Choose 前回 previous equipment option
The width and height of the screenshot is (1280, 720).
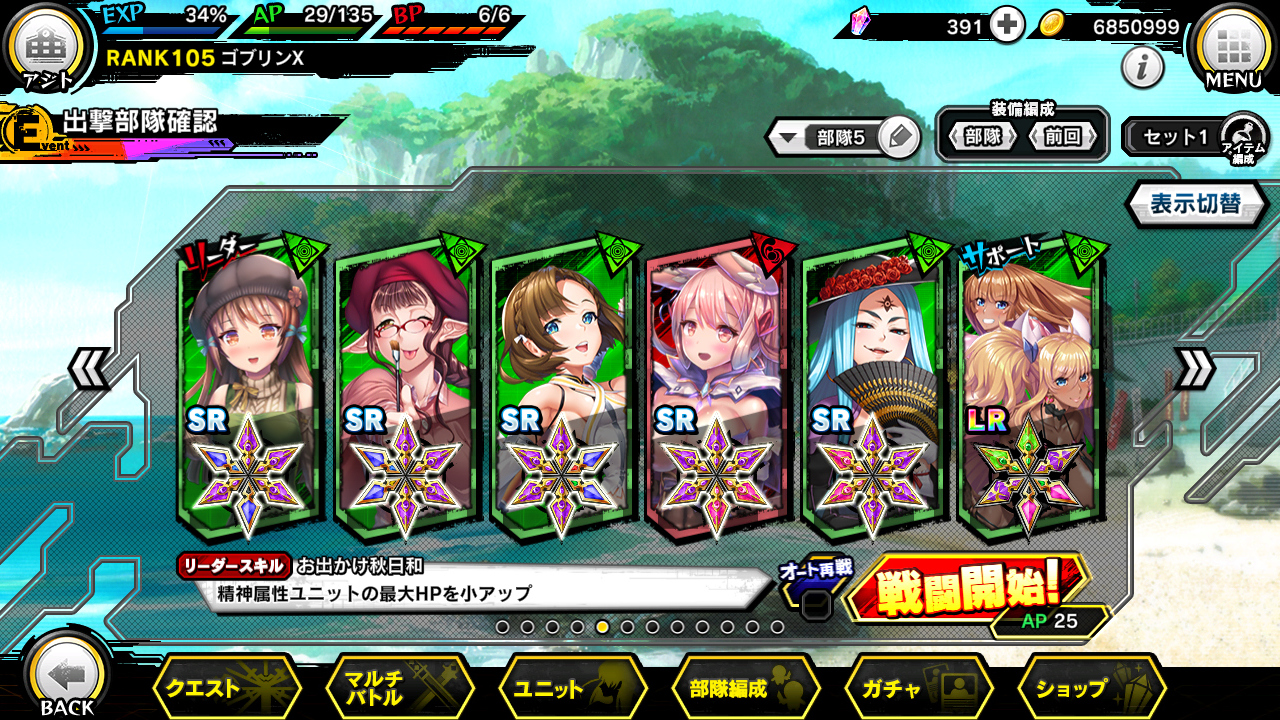click(1063, 137)
